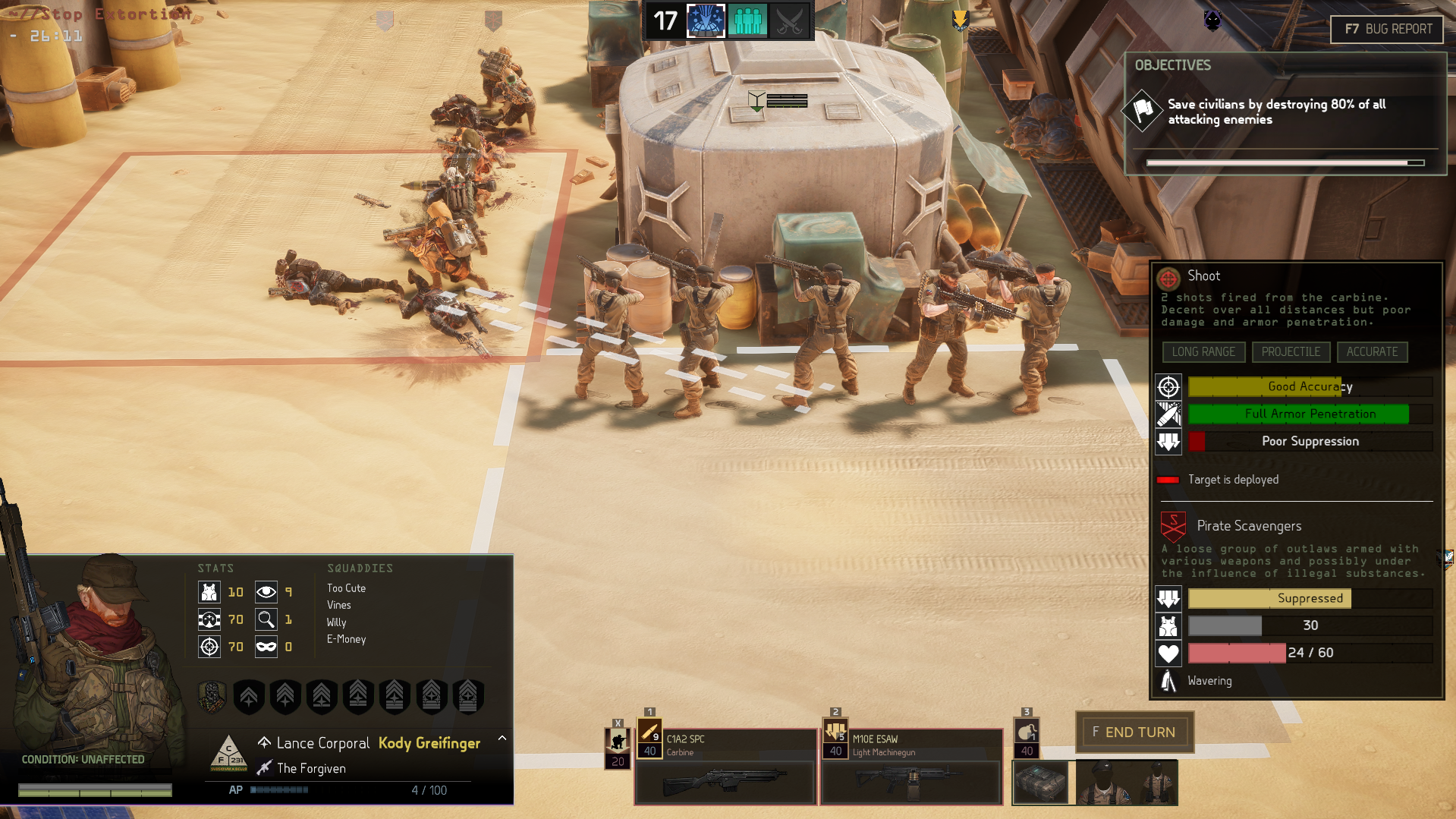Viewport: 1456px width, 819px height.
Task: End the current turn
Action: click(1134, 732)
